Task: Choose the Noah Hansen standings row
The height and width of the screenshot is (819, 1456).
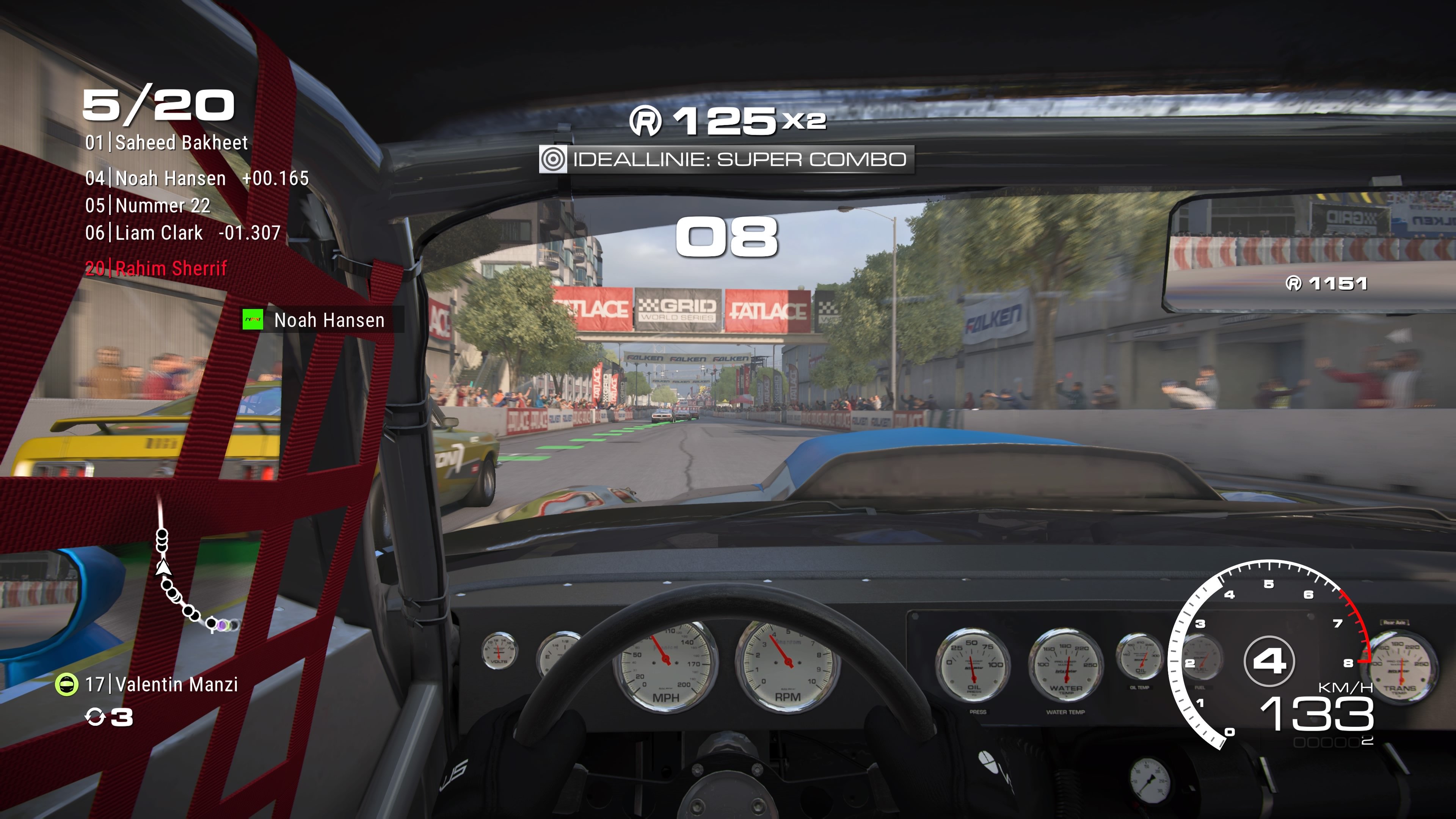Action: click(x=197, y=179)
